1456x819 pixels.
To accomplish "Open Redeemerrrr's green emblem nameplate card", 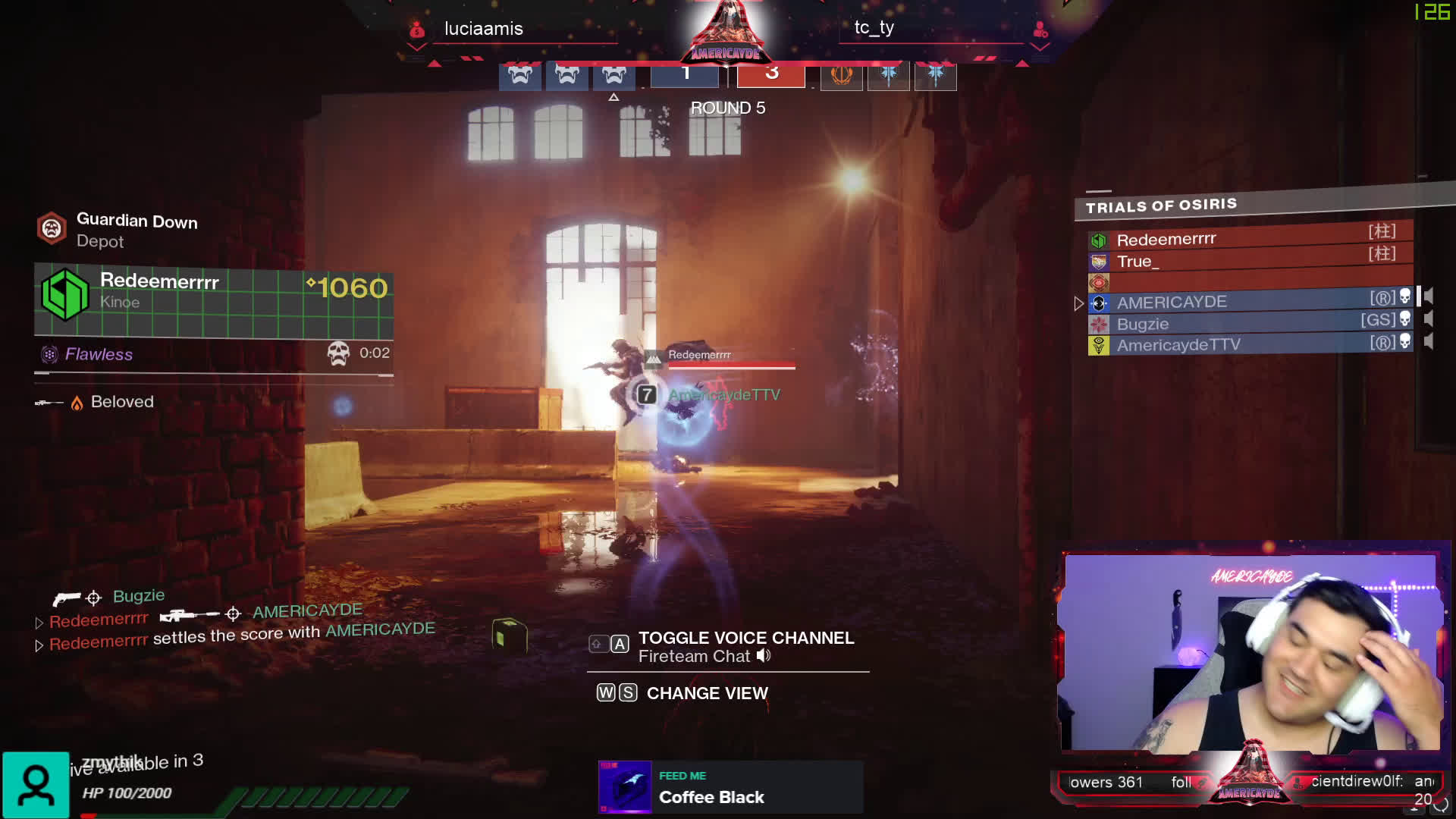I will (213, 298).
